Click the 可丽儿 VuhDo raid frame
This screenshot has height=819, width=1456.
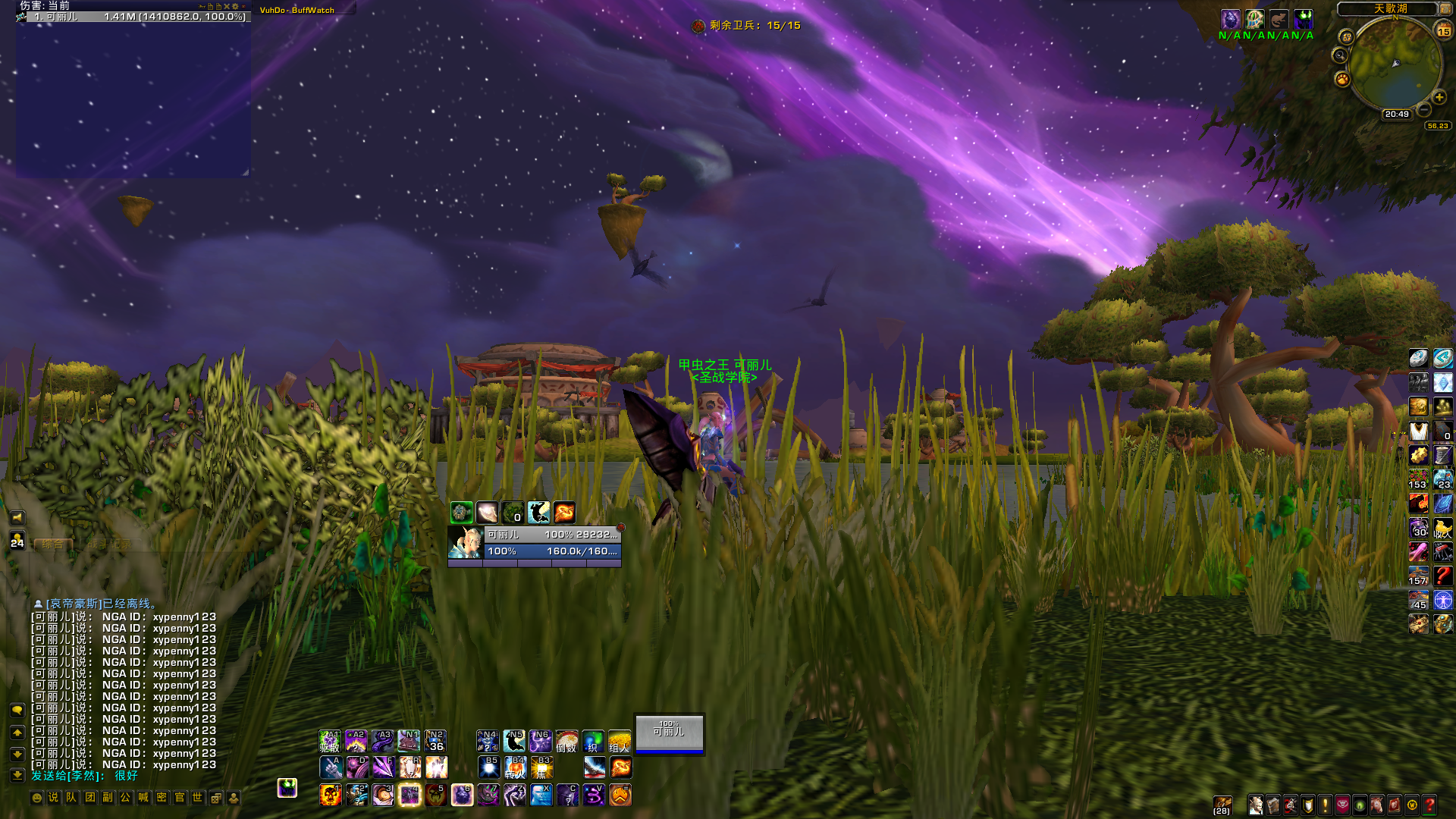click(670, 733)
